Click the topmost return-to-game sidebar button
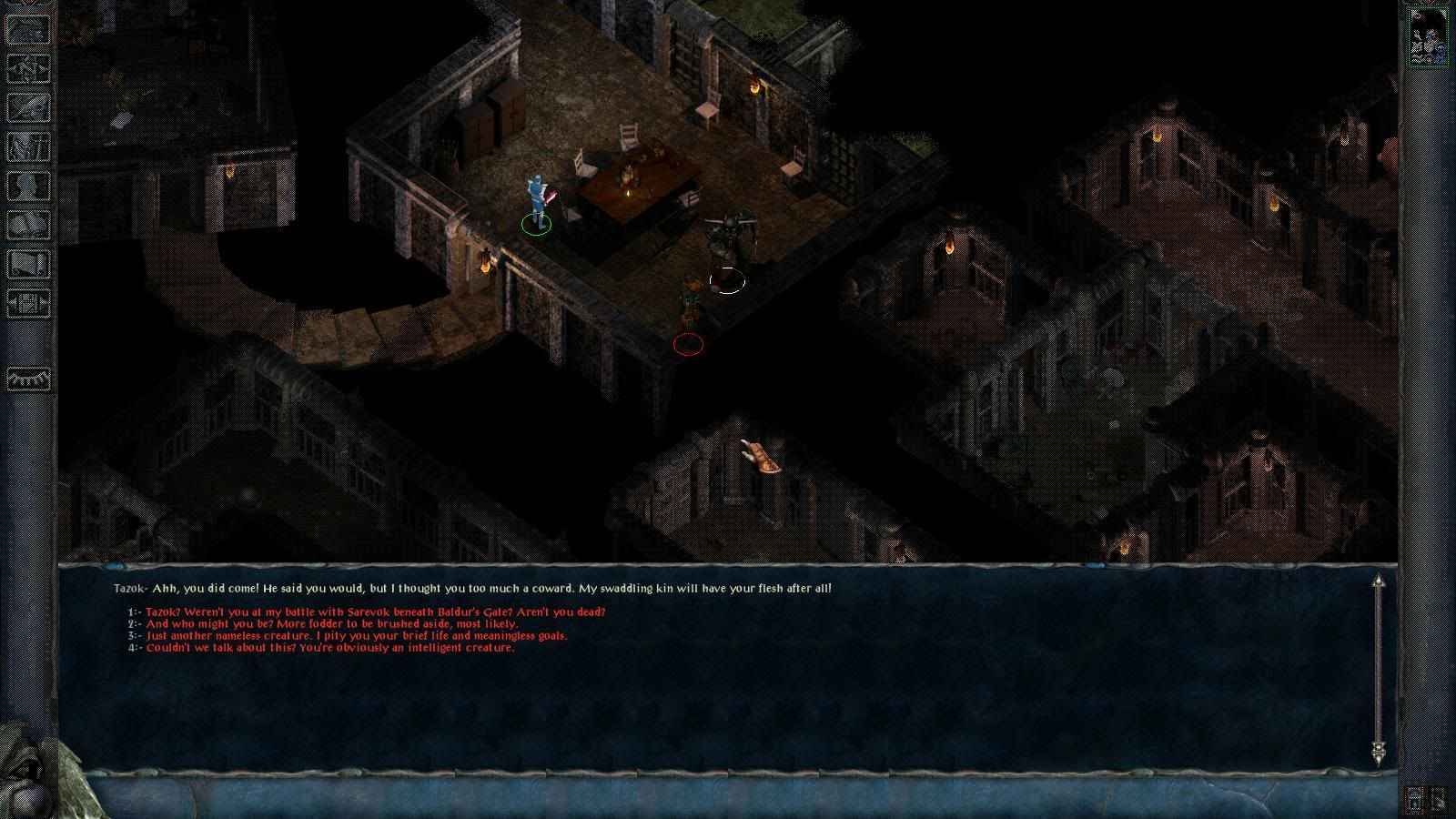 pyautogui.click(x=29, y=28)
